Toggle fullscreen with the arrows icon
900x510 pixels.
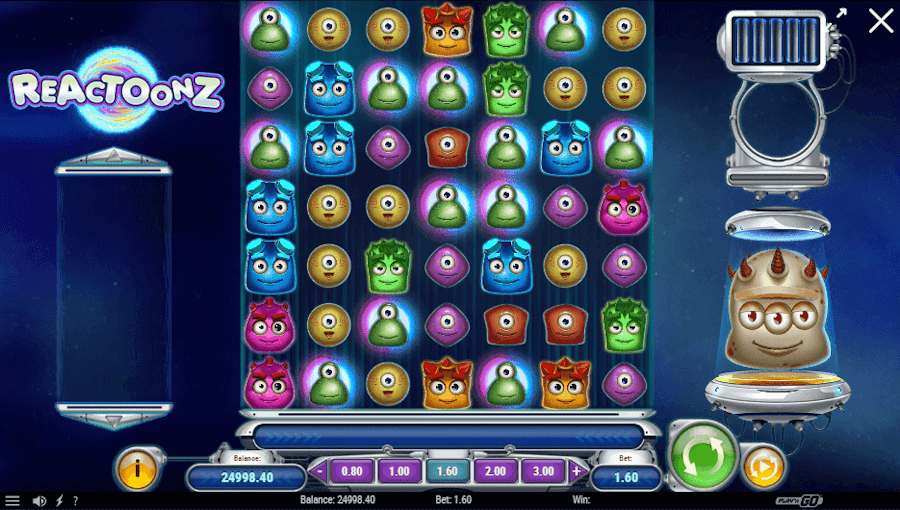(840, 14)
